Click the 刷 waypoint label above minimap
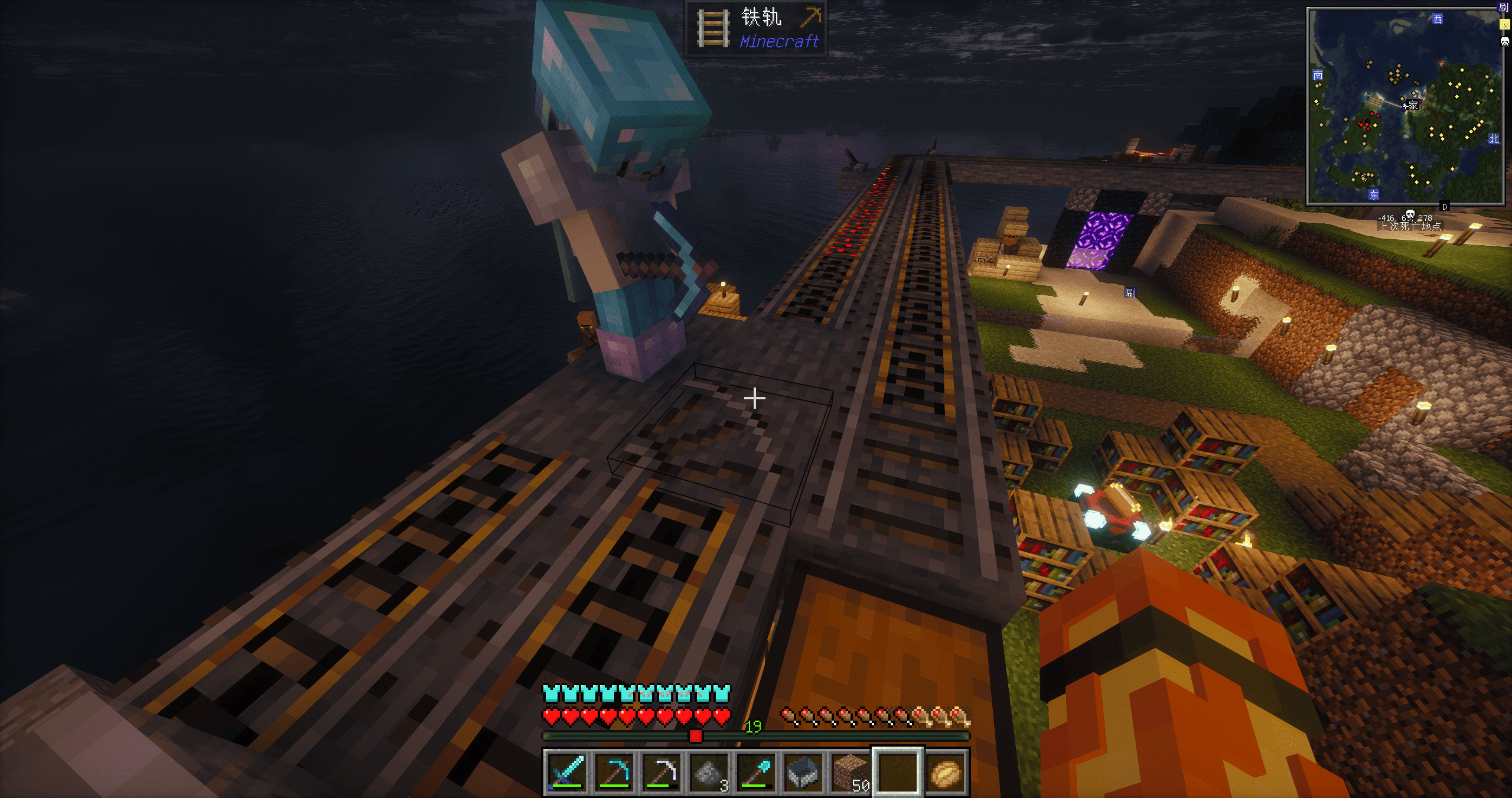The width and height of the screenshot is (1512, 798). (1504, 8)
